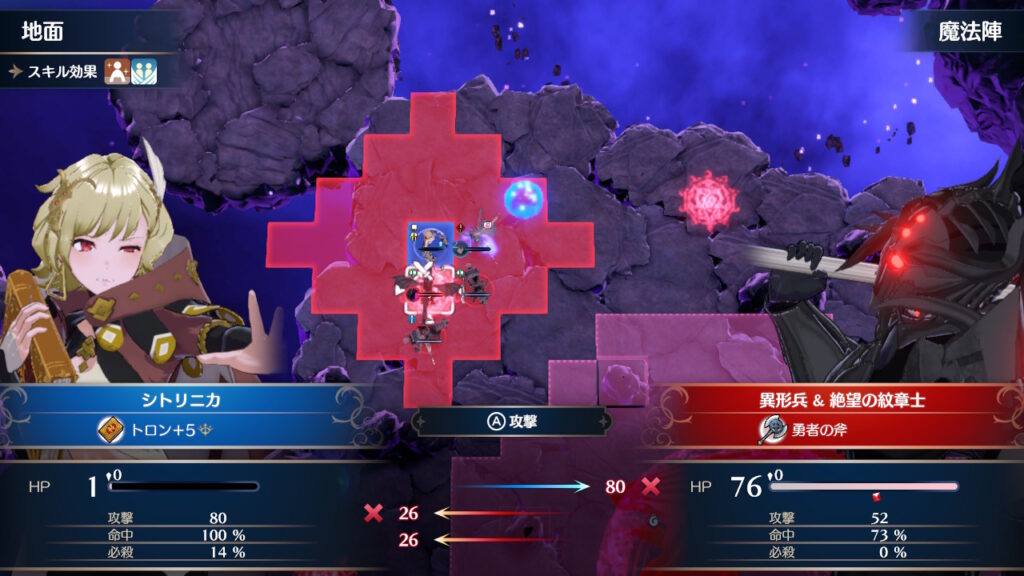The image size is (1024, 576).
Task: Confirm the 攻撃 attack command
Action: coord(511,421)
